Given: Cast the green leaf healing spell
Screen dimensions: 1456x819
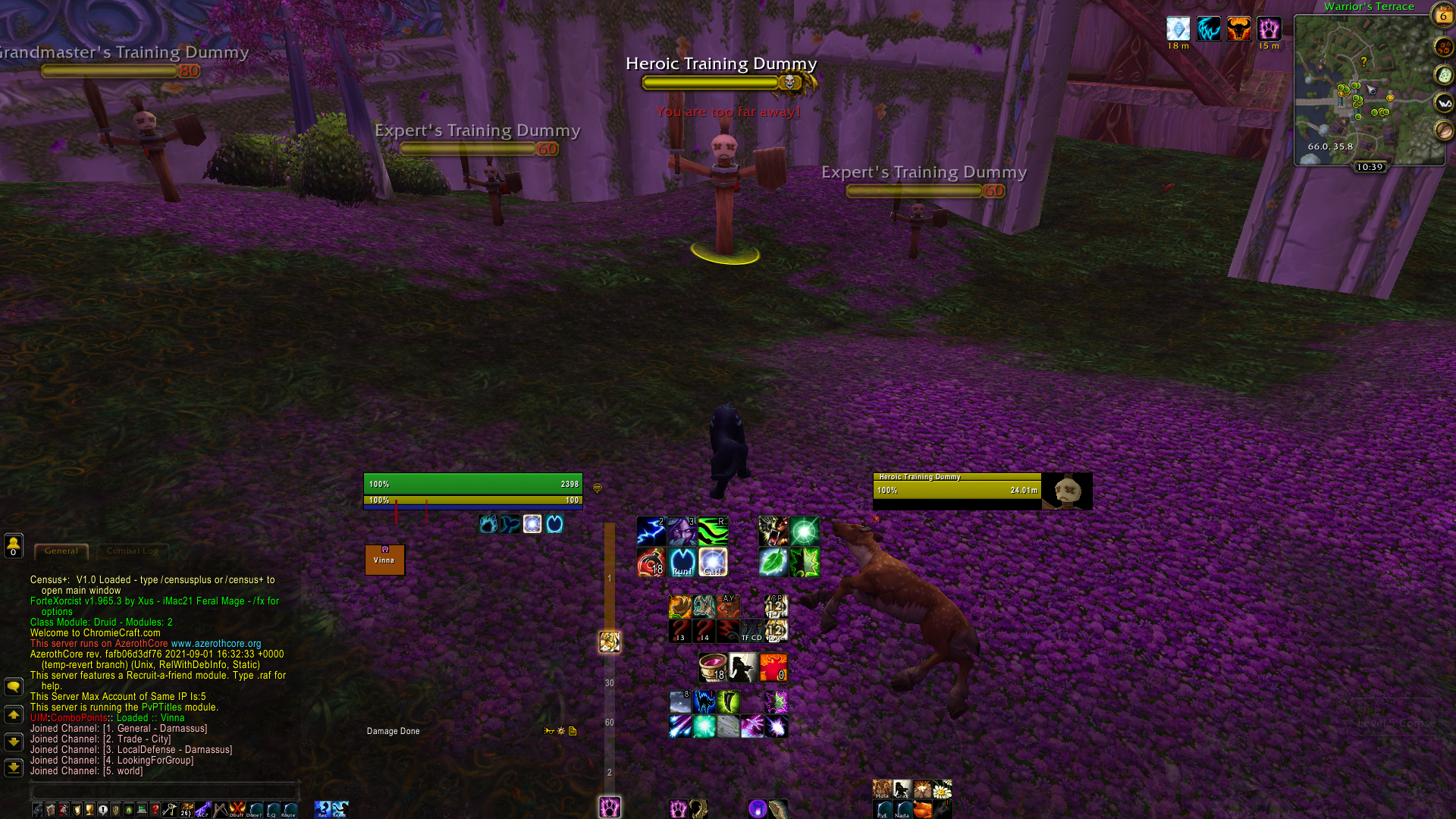Looking at the screenshot, I should [x=773, y=563].
